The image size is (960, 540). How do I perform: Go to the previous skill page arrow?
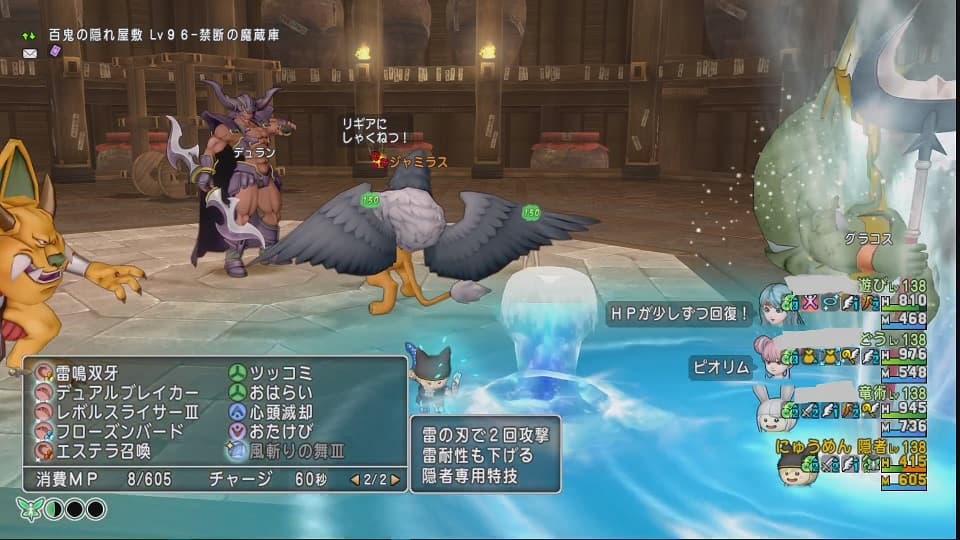point(354,480)
